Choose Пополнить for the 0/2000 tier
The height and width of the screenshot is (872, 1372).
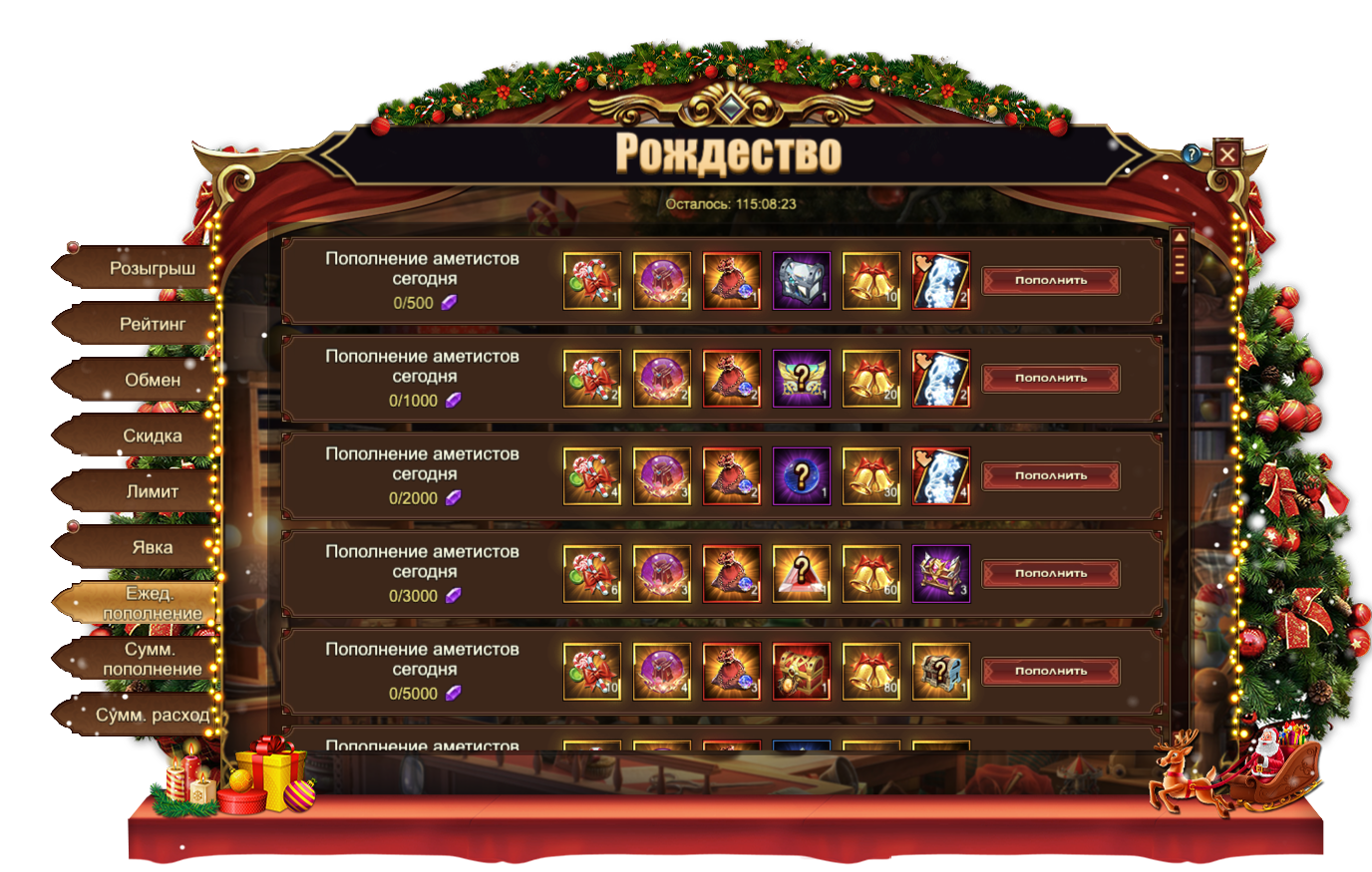[x=1051, y=476]
